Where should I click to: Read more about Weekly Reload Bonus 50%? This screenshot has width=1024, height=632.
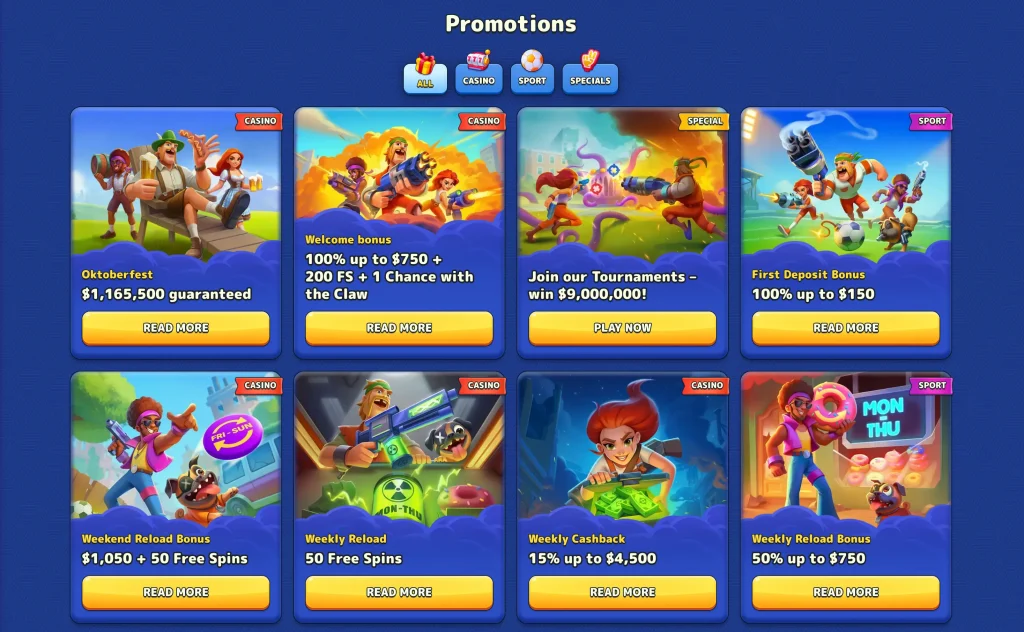[846, 592]
